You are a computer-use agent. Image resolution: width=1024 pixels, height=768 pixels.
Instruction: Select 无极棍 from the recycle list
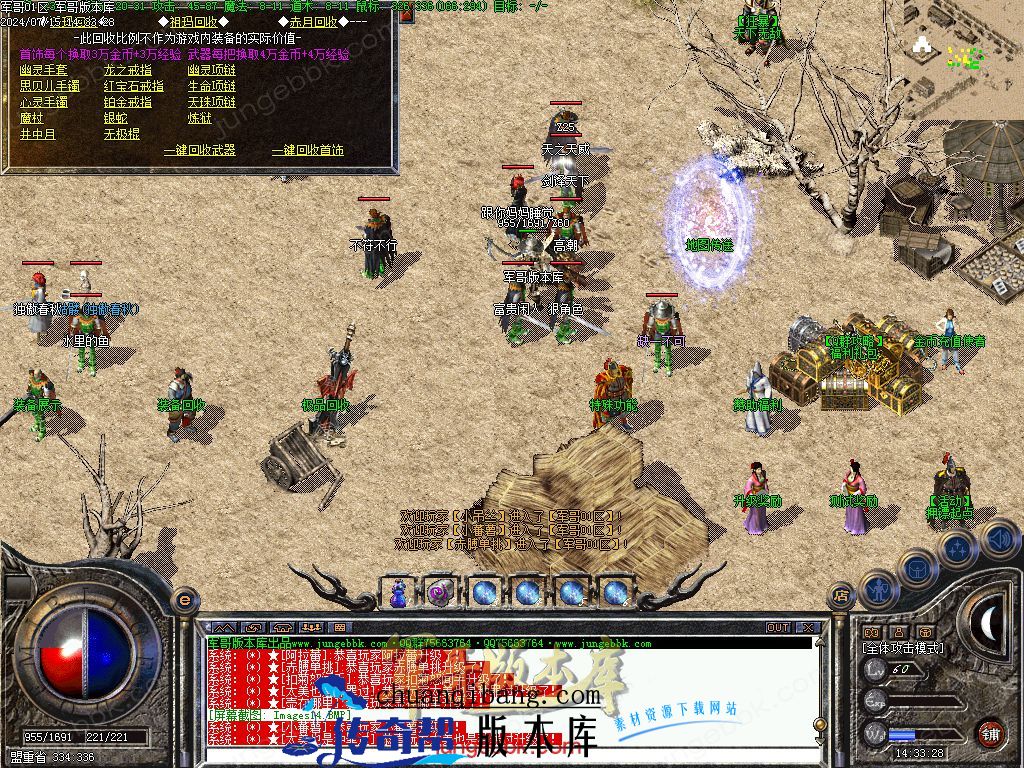click(x=122, y=134)
